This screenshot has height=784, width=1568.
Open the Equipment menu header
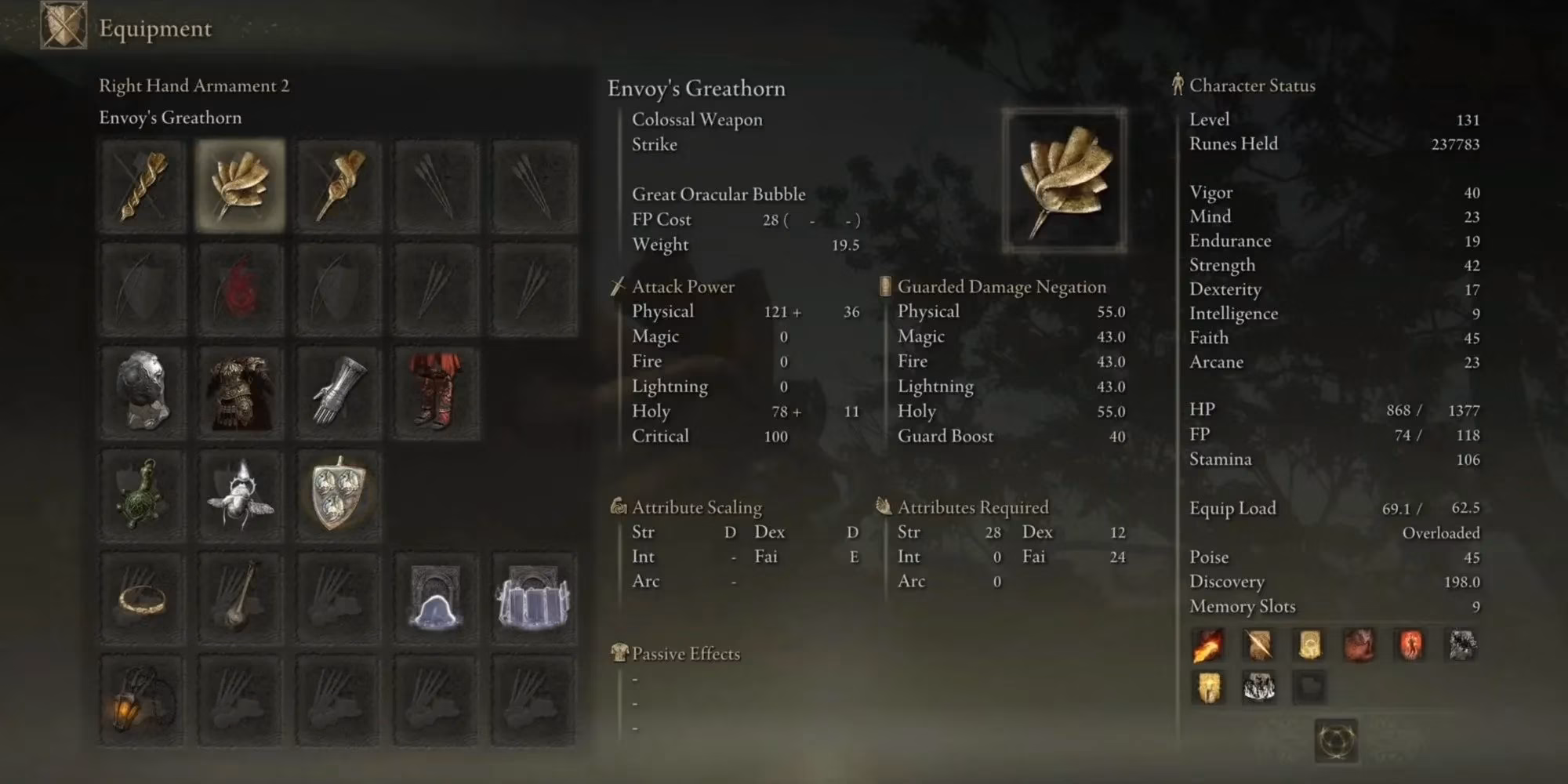pyautogui.click(x=154, y=30)
